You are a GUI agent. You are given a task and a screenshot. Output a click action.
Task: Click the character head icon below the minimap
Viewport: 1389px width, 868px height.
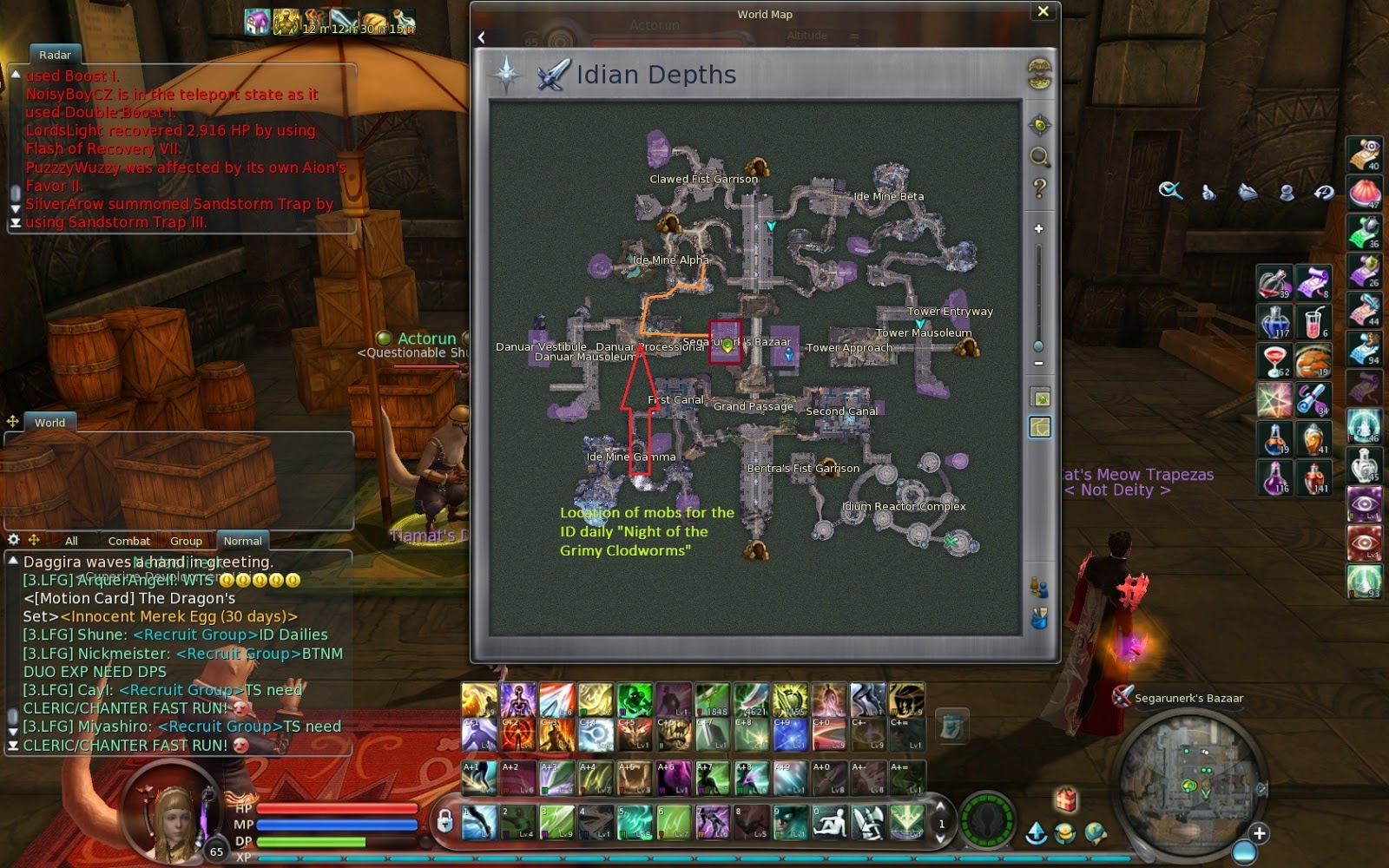coord(1064,832)
